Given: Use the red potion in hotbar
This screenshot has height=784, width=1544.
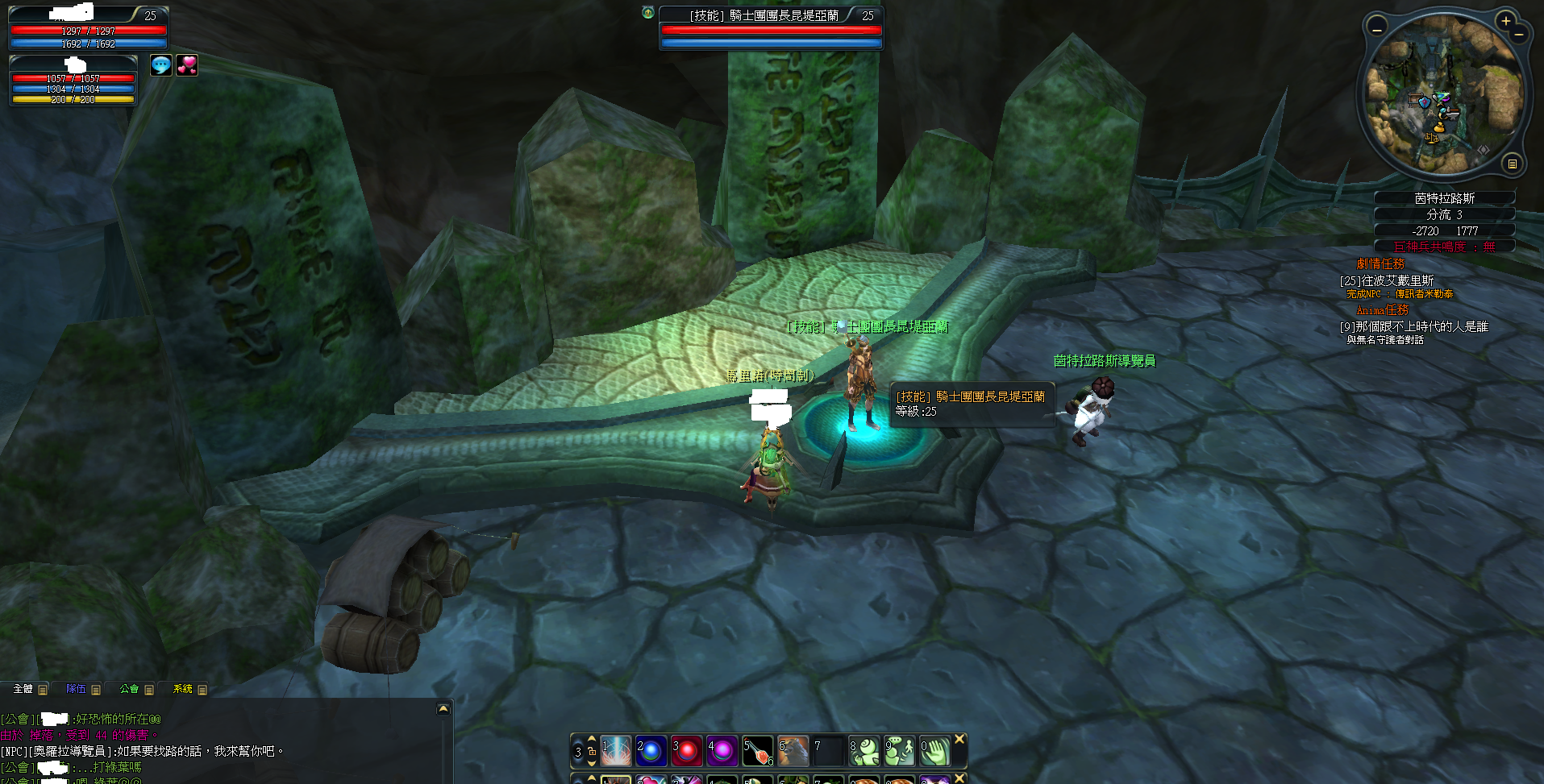Looking at the screenshot, I should pyautogui.click(x=758, y=751).
